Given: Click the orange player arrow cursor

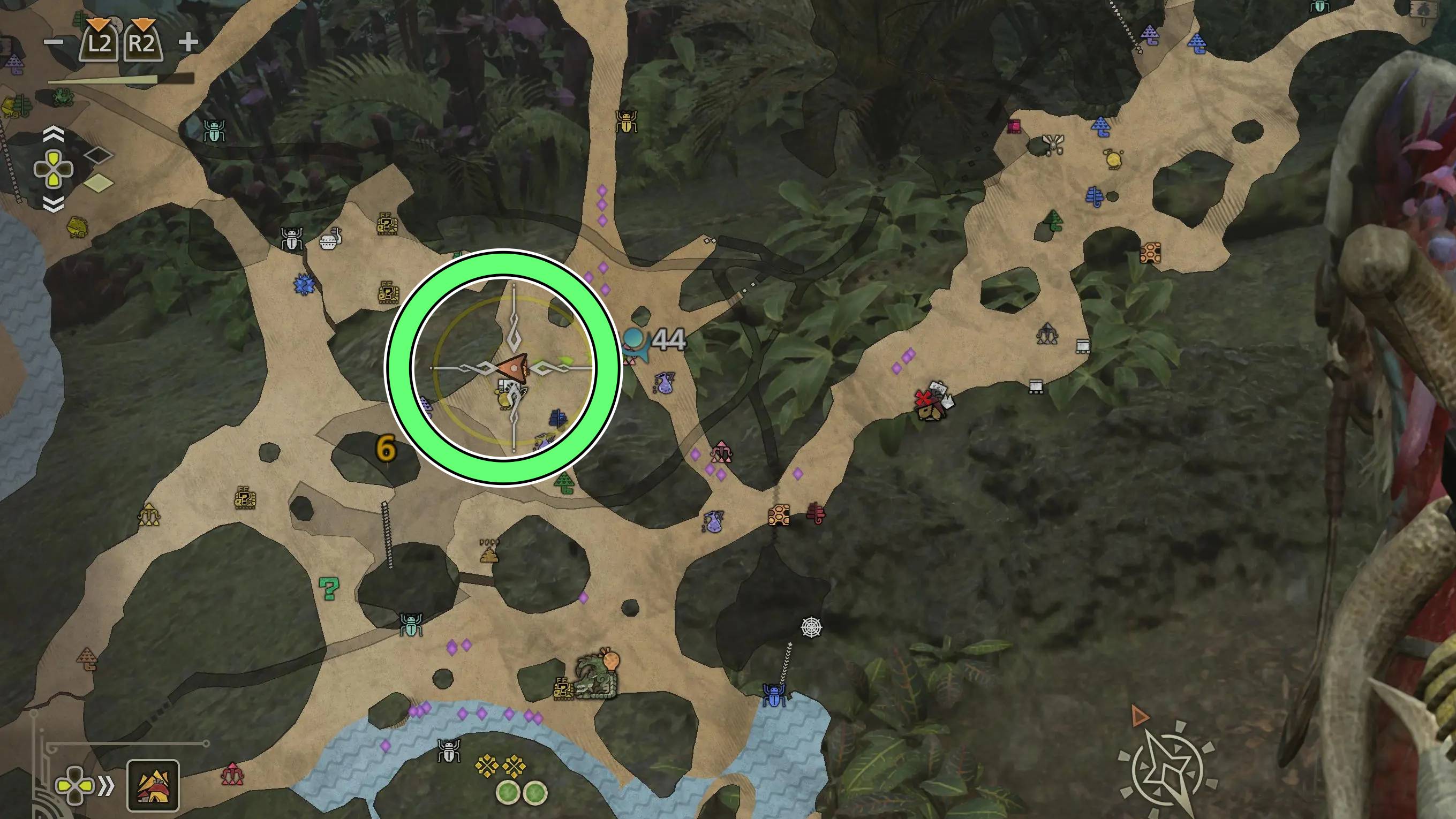Looking at the screenshot, I should 513,369.
